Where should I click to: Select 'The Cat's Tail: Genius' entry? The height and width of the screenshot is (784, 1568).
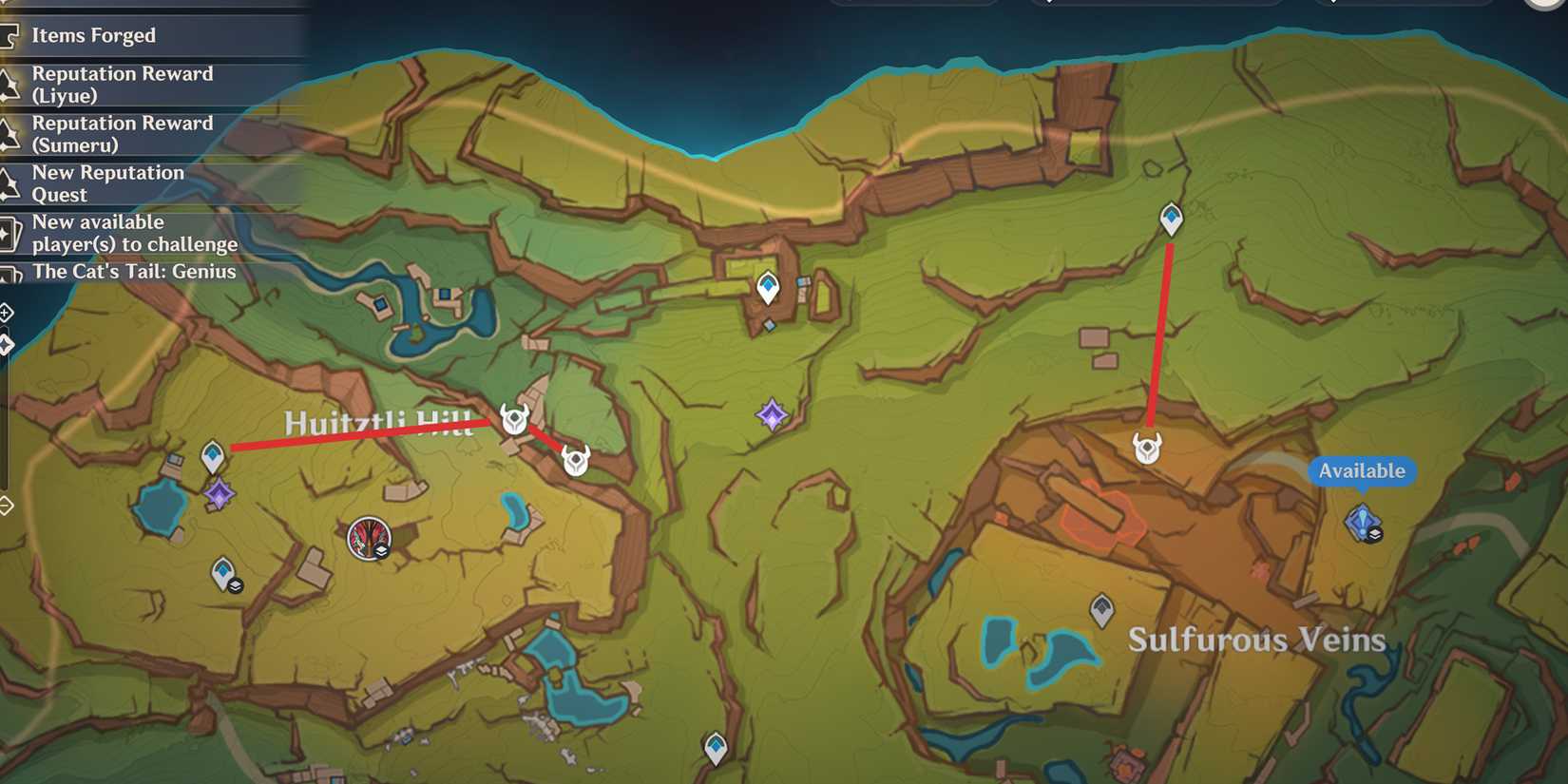point(134,272)
